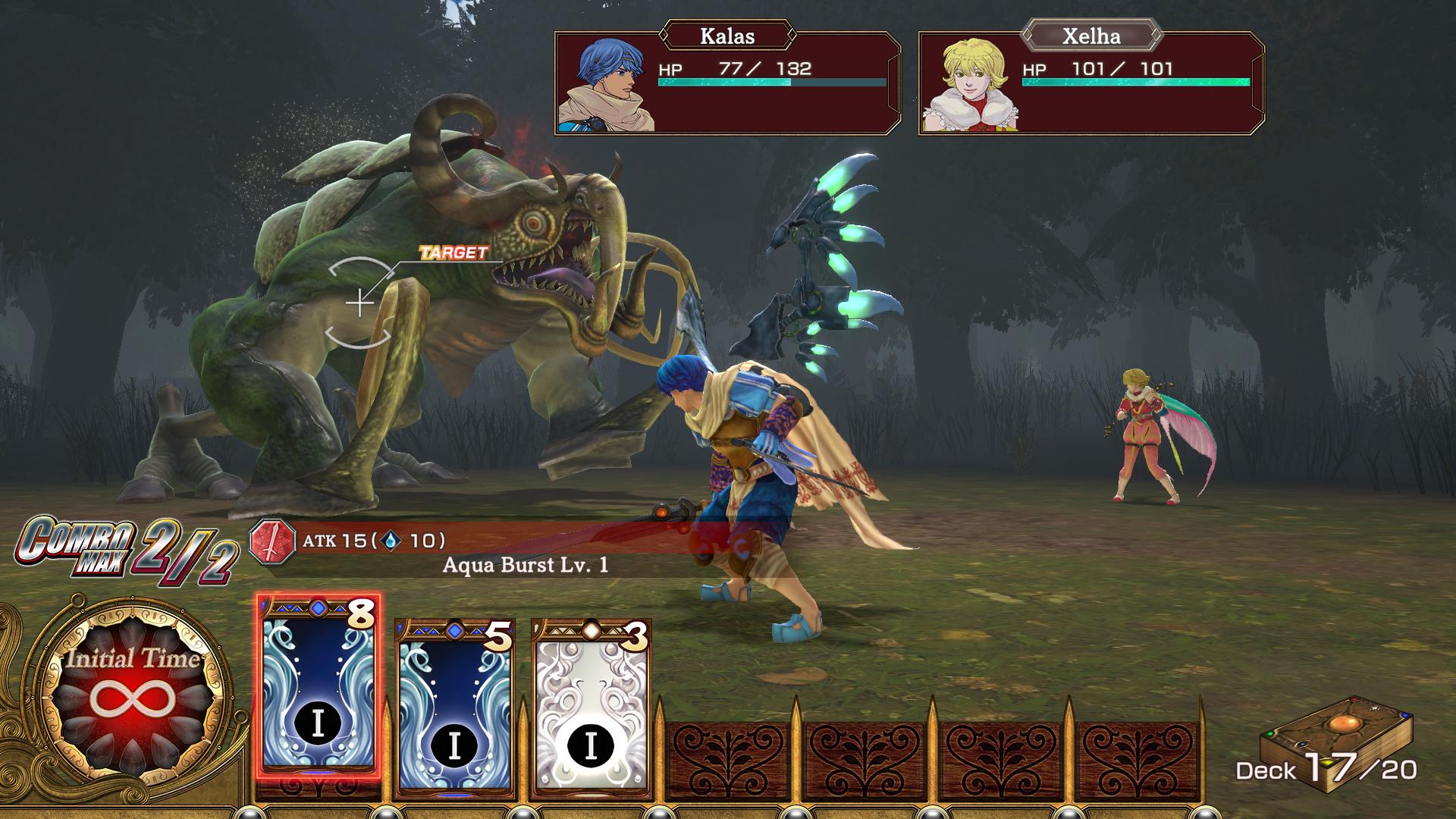Select Kalas's character status panel
The image size is (1456, 819).
tap(727, 83)
